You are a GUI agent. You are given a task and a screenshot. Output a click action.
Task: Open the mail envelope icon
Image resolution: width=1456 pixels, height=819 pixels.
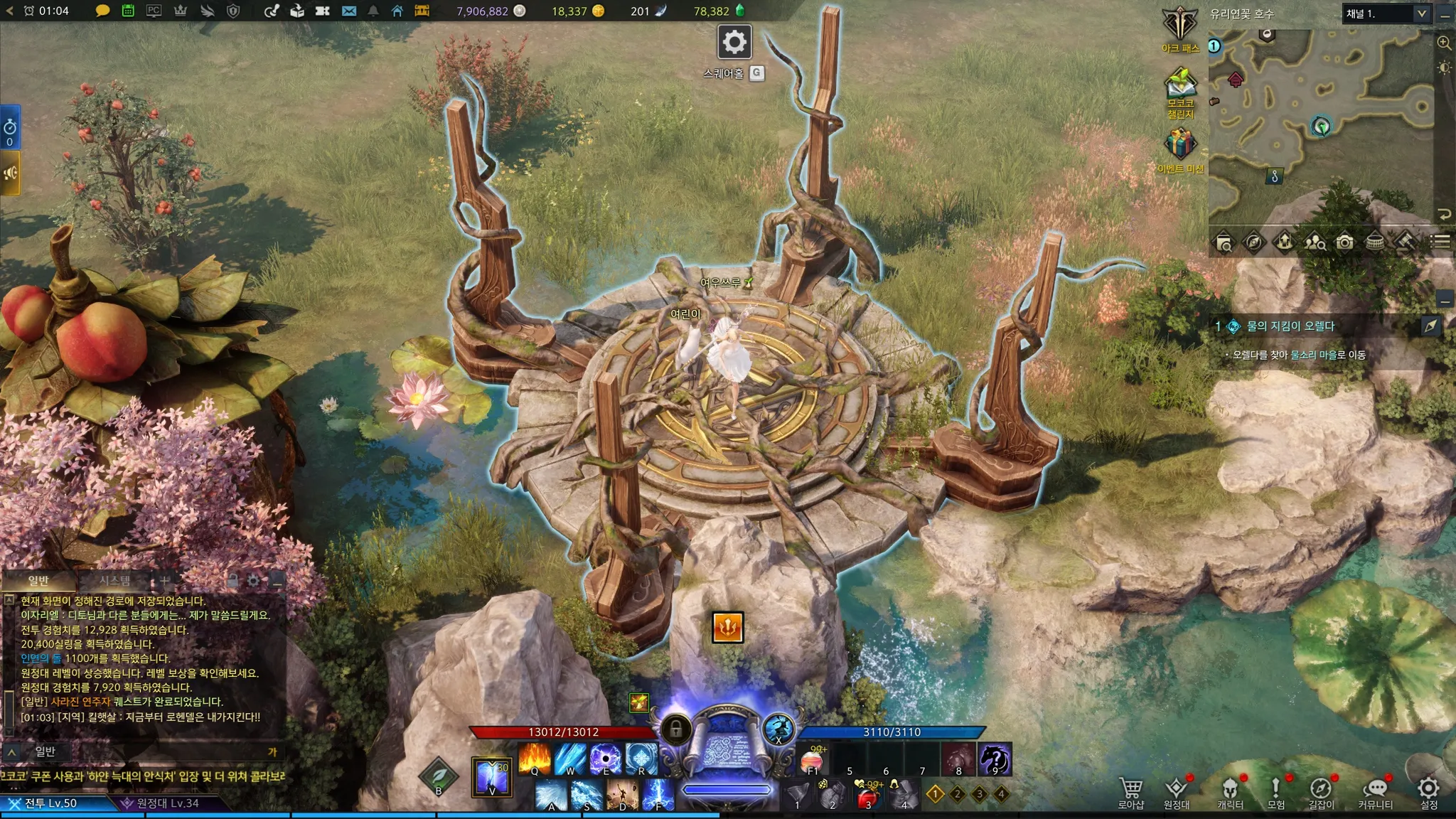[x=348, y=11]
